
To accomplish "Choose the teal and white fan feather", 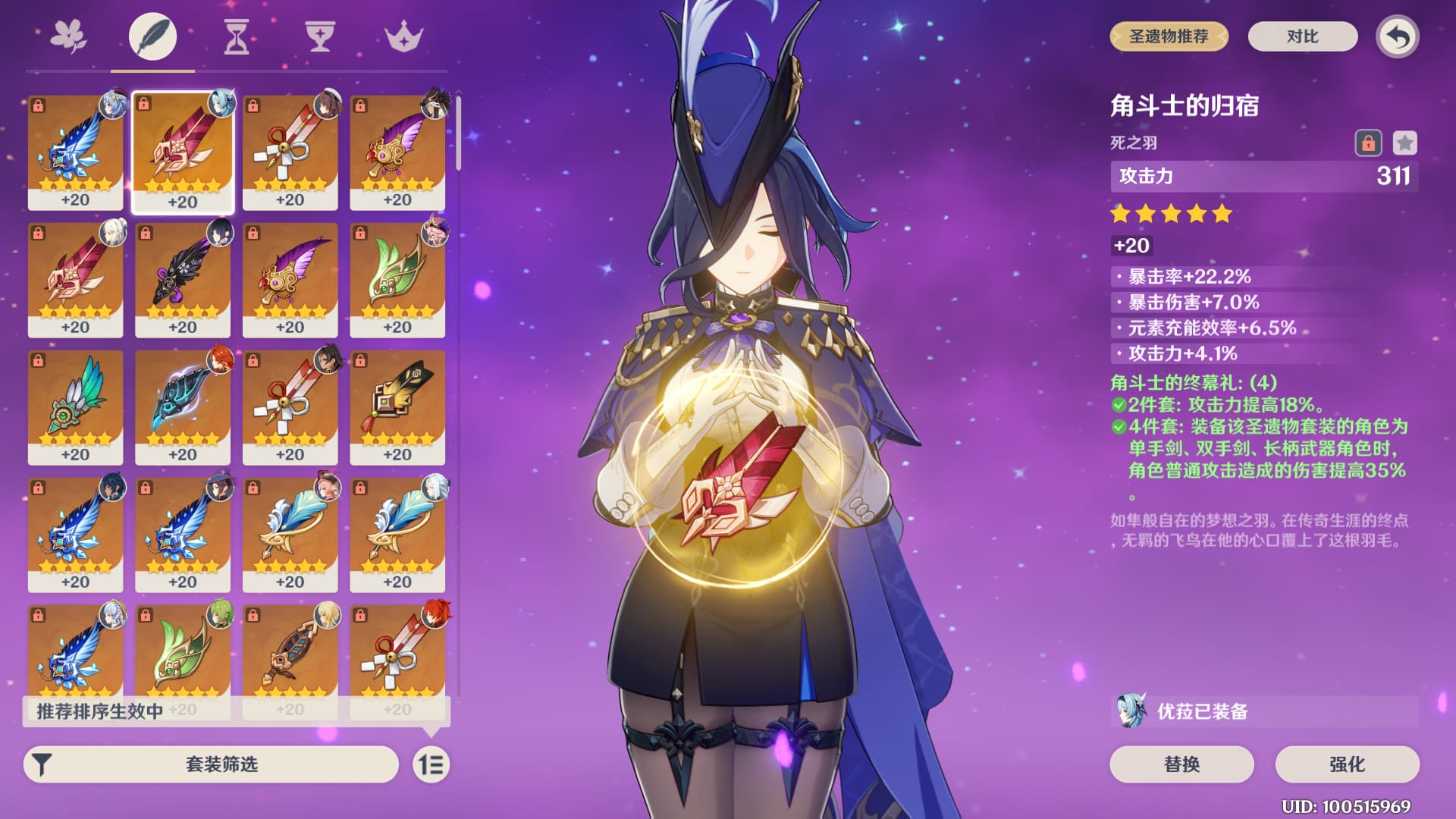I will point(75,406).
